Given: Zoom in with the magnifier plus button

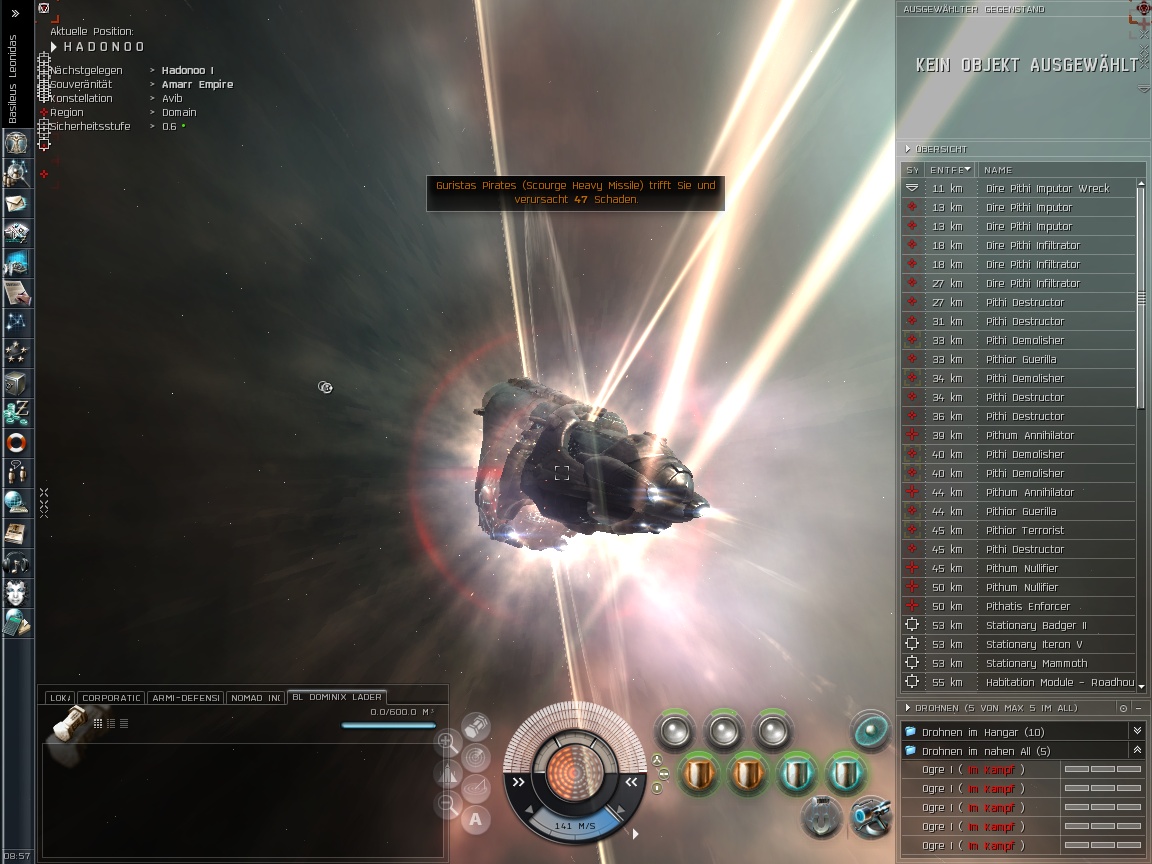Looking at the screenshot, I should pos(447,742).
